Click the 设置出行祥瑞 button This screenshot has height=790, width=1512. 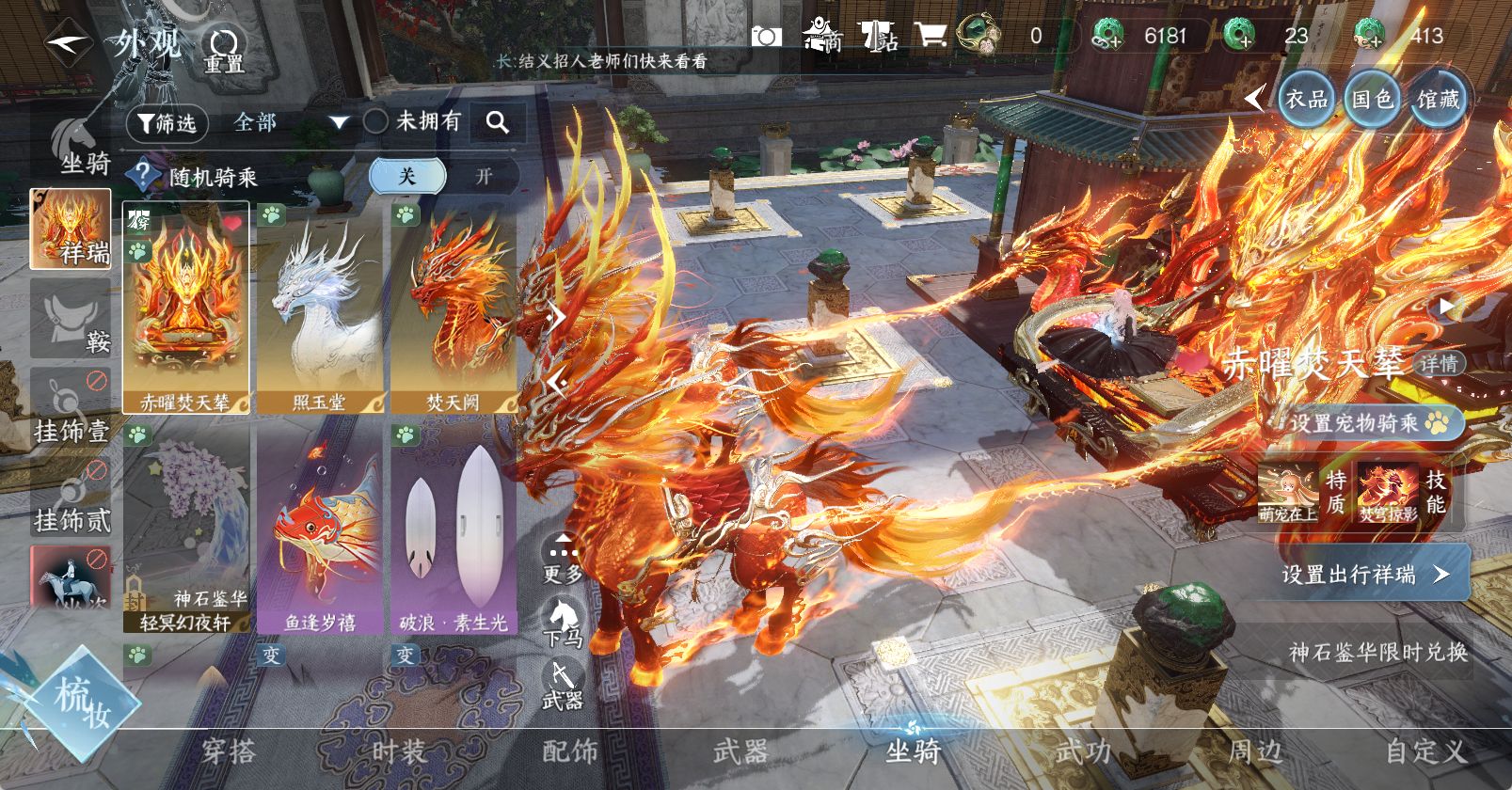[1364, 574]
